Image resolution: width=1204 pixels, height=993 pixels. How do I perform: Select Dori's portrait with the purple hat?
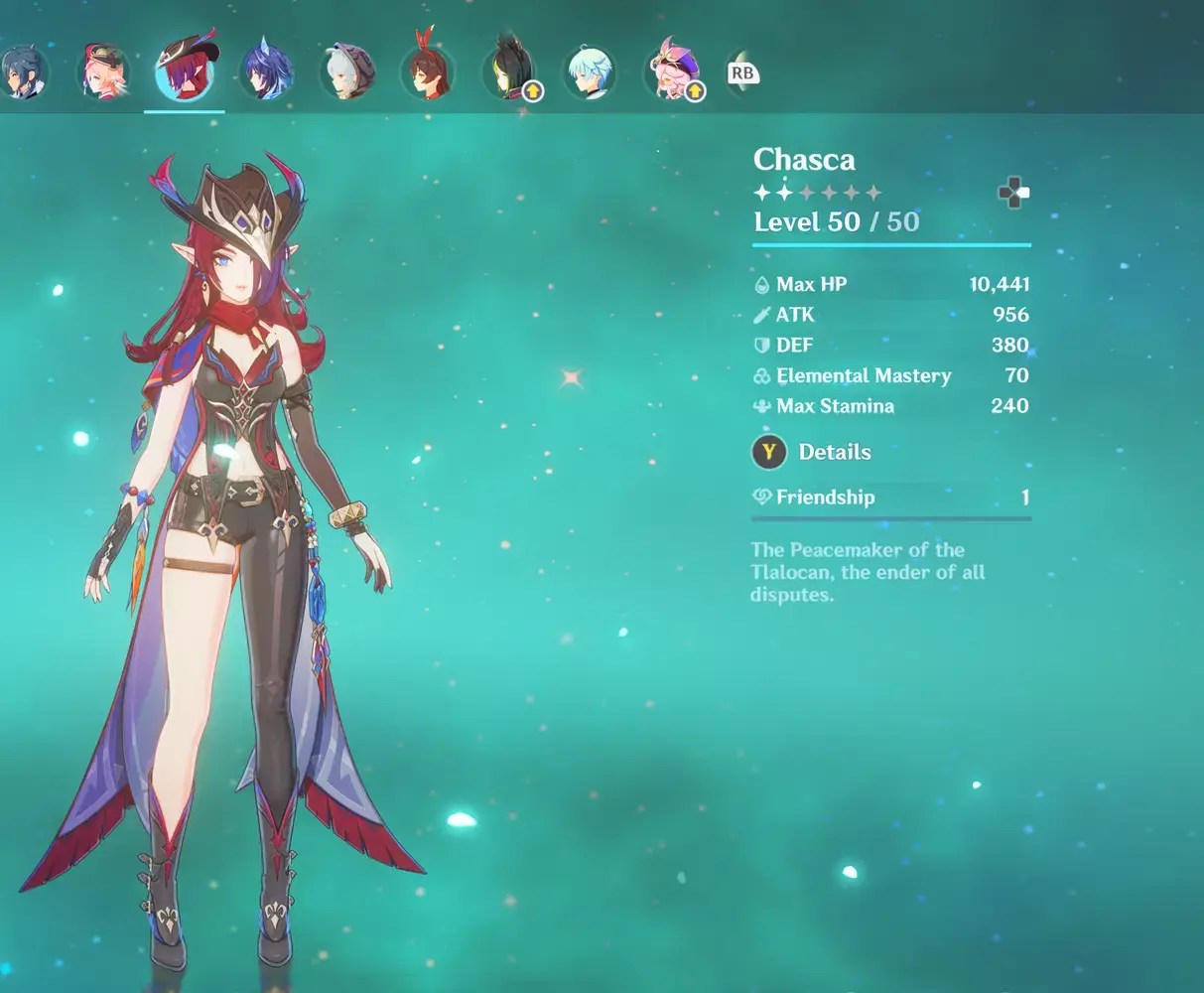pyautogui.click(x=672, y=71)
